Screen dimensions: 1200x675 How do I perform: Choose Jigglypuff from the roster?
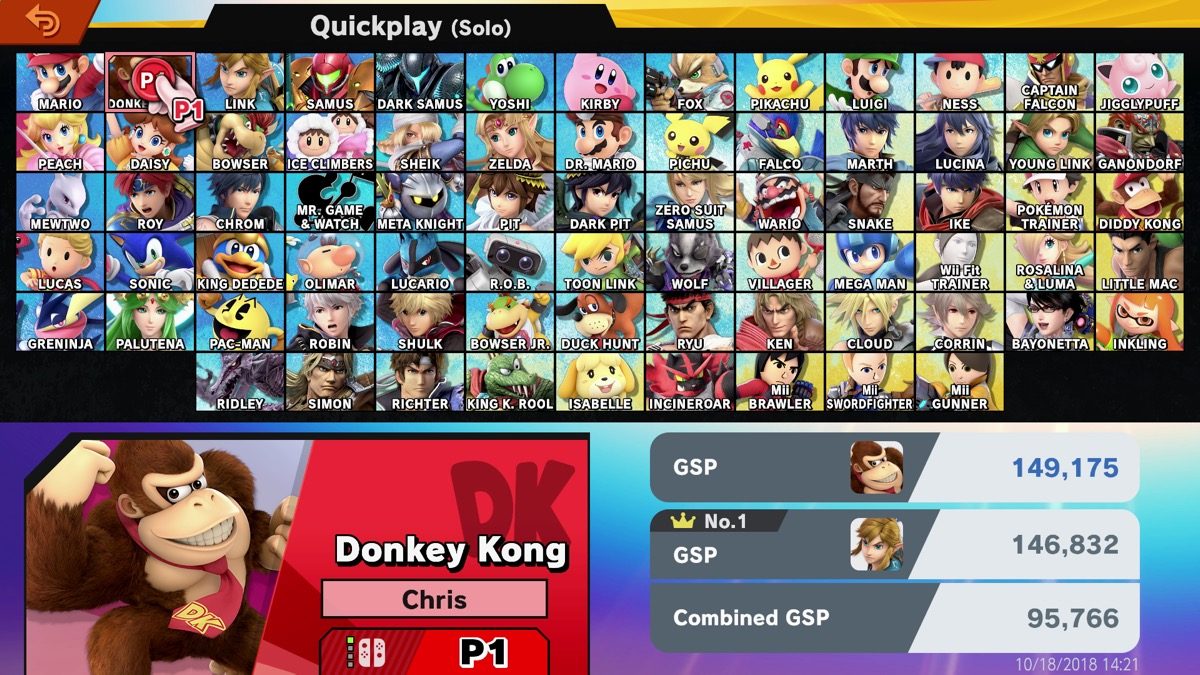click(x=1140, y=82)
